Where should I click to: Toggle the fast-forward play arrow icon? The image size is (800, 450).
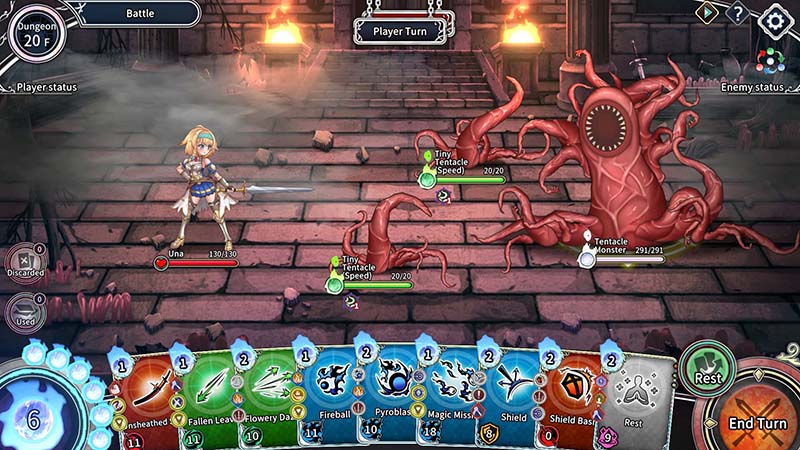707,13
